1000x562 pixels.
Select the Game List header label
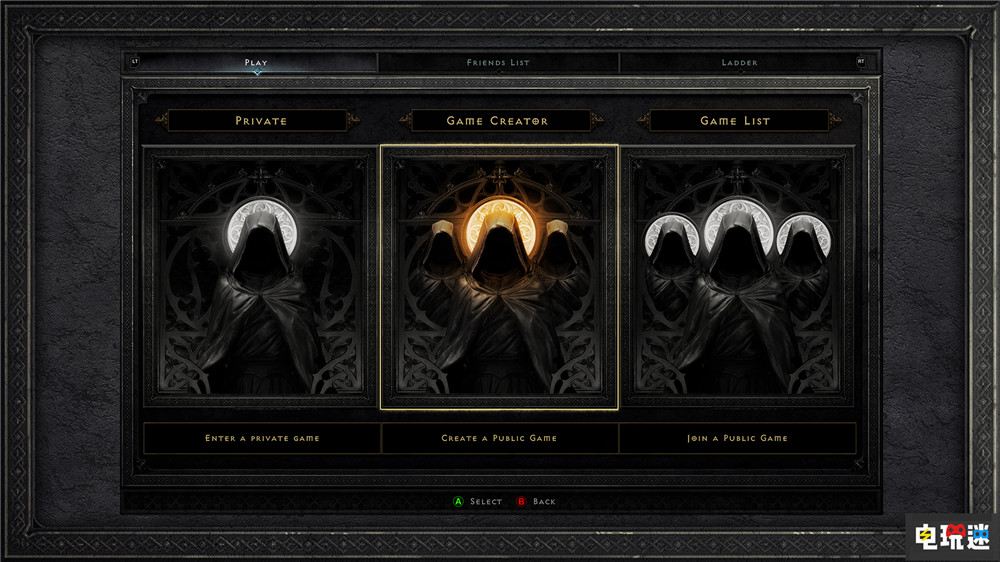(x=736, y=121)
